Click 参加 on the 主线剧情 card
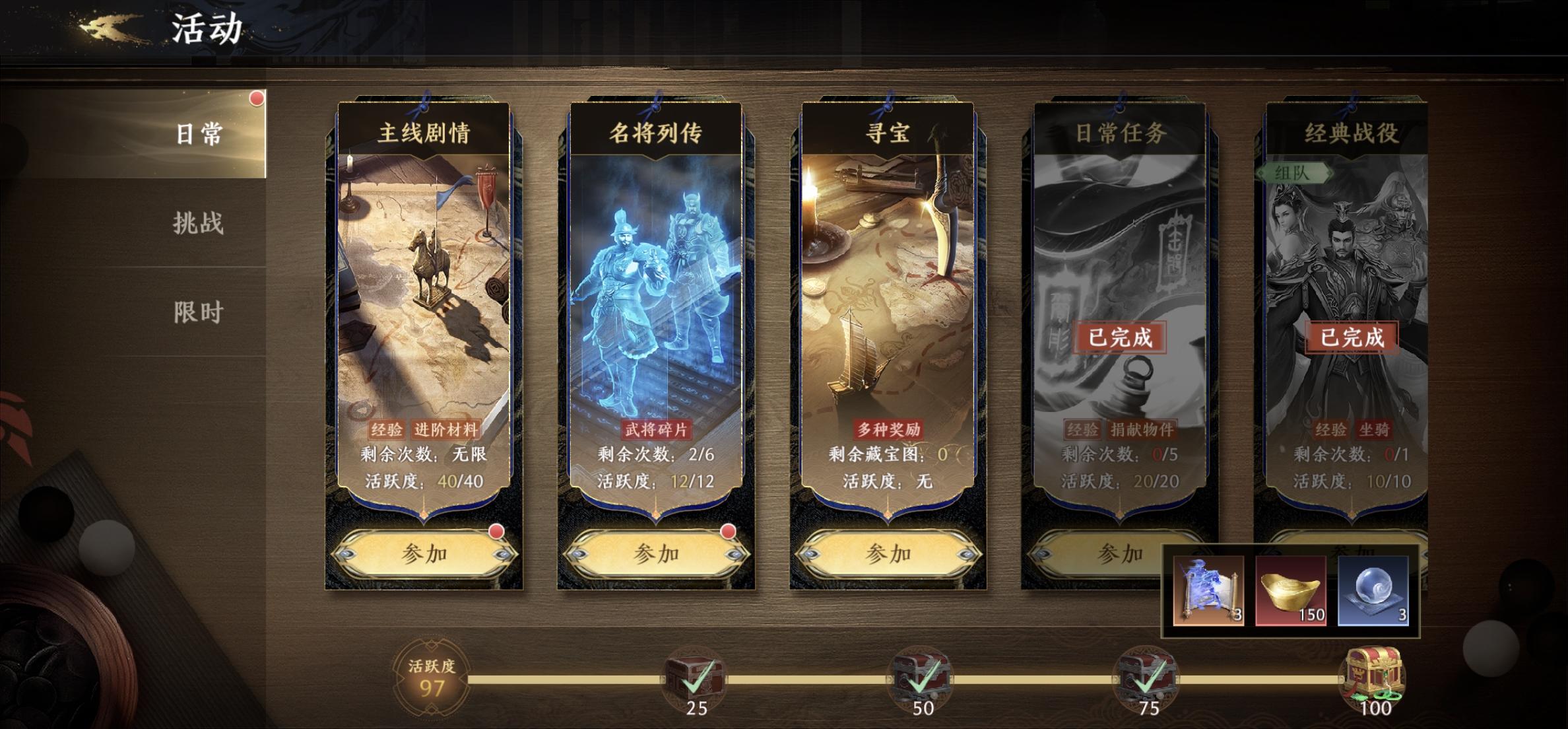 424,553
